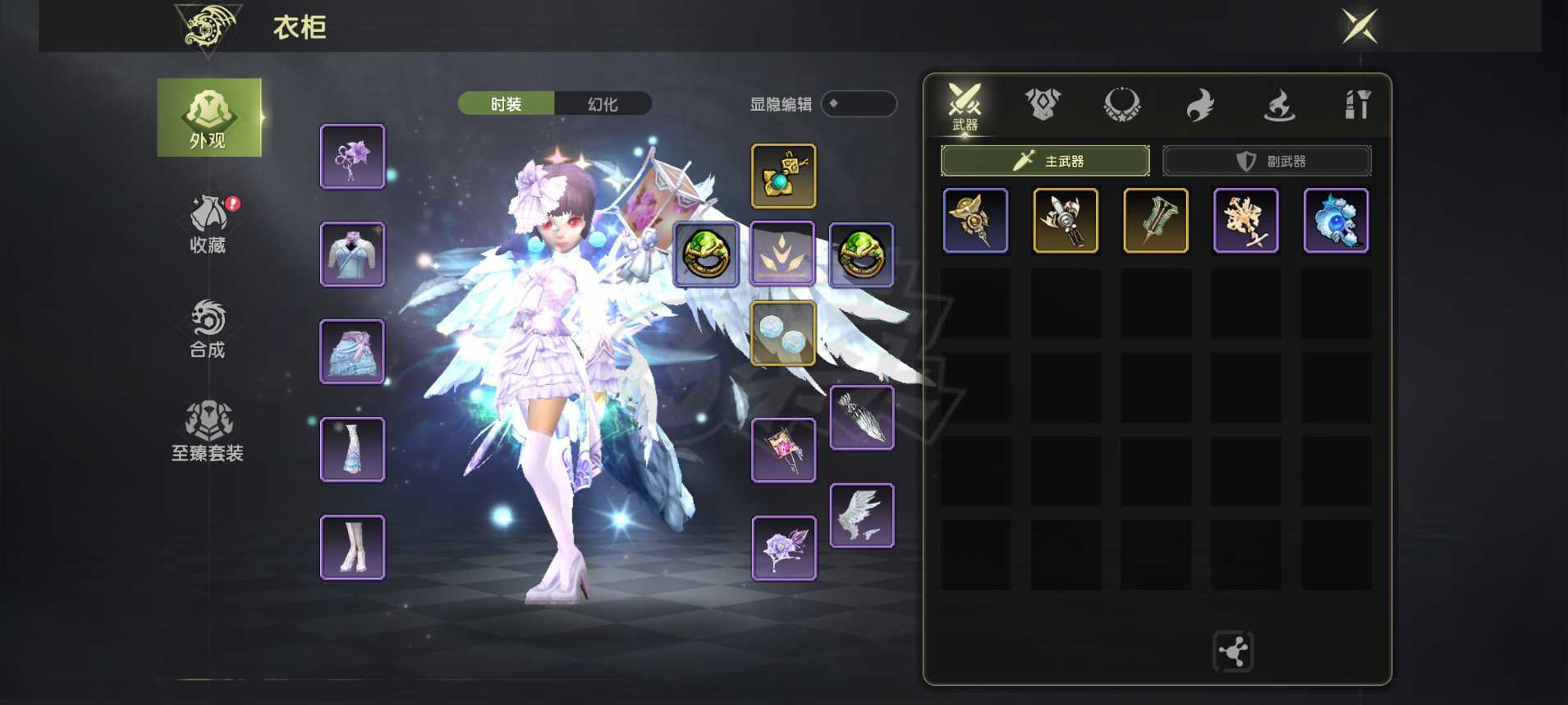Toggle the 显隐编辑 visibility edit switch
The width and height of the screenshot is (1568, 705).
(x=858, y=104)
